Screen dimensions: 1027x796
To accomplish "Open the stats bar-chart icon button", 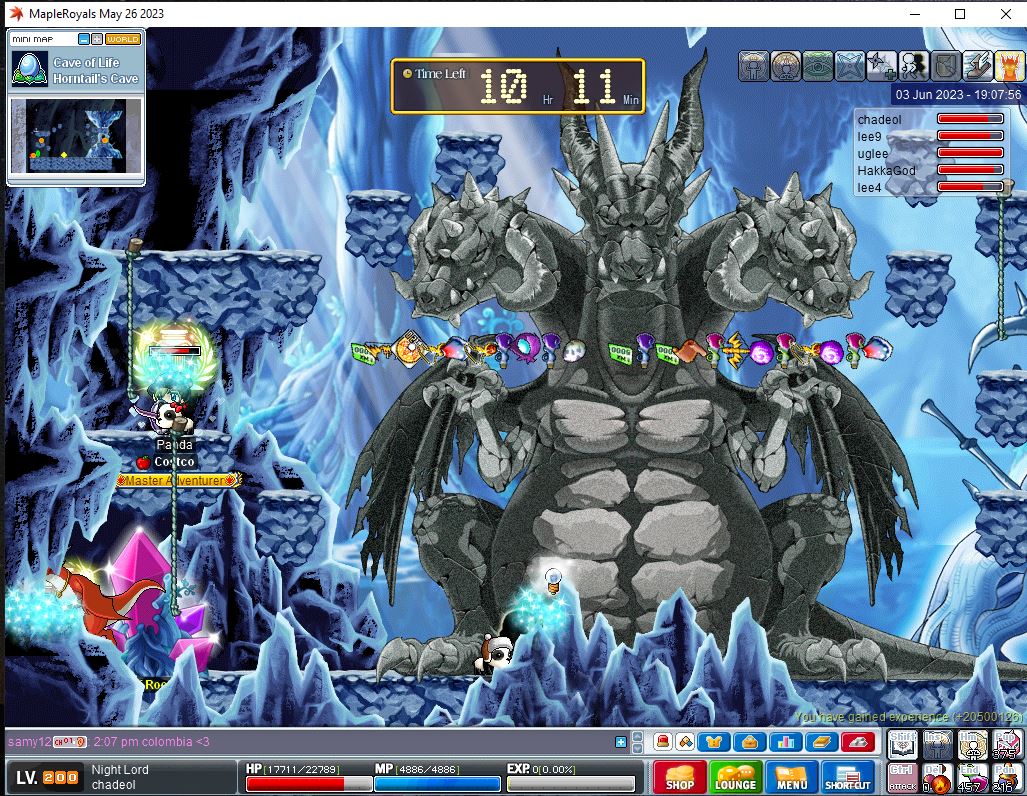I will [x=785, y=742].
